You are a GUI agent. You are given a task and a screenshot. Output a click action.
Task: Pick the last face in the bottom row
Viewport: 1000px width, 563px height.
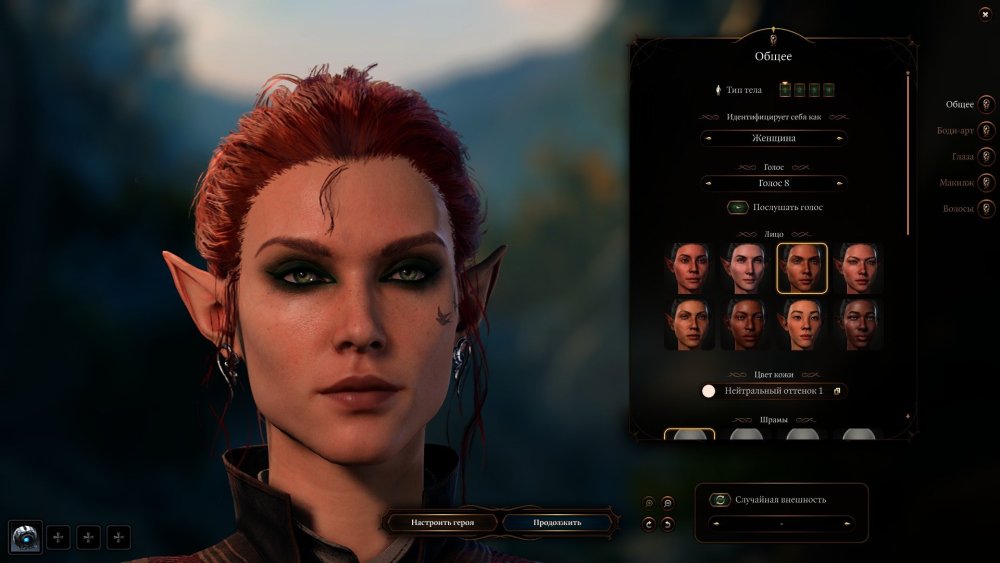pos(859,324)
